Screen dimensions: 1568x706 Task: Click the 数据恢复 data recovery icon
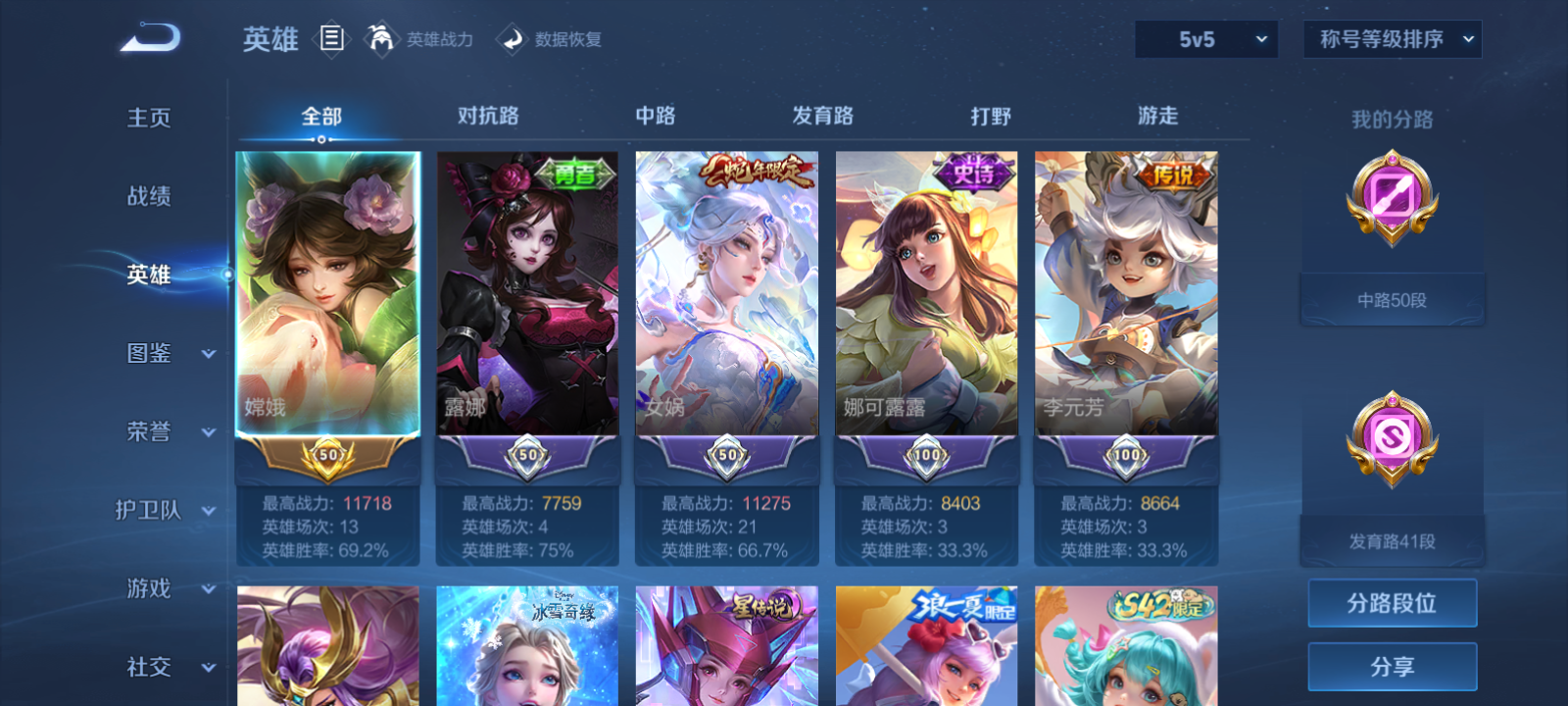pos(510,39)
